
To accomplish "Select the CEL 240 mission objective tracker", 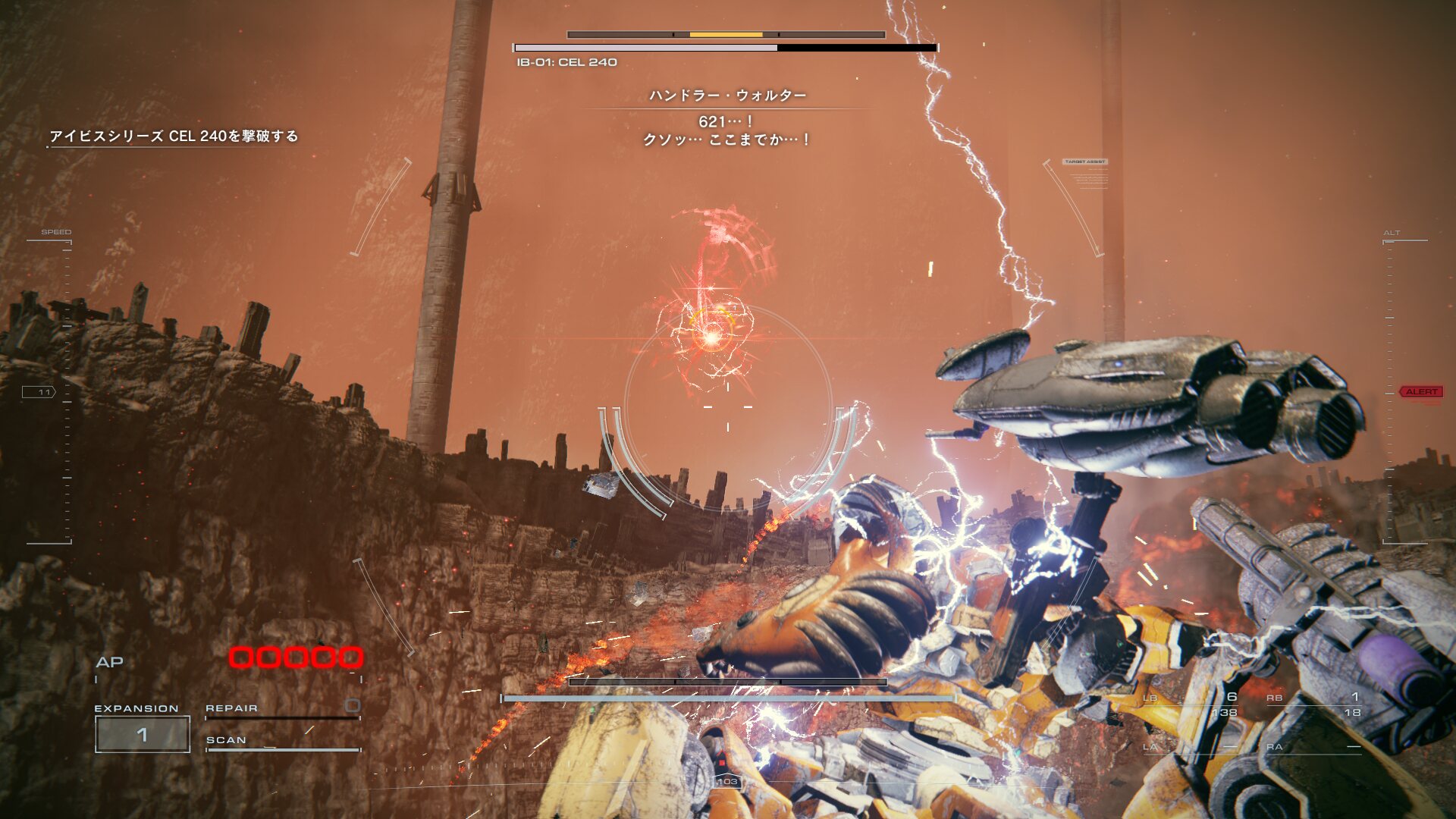I will pyautogui.click(x=174, y=136).
